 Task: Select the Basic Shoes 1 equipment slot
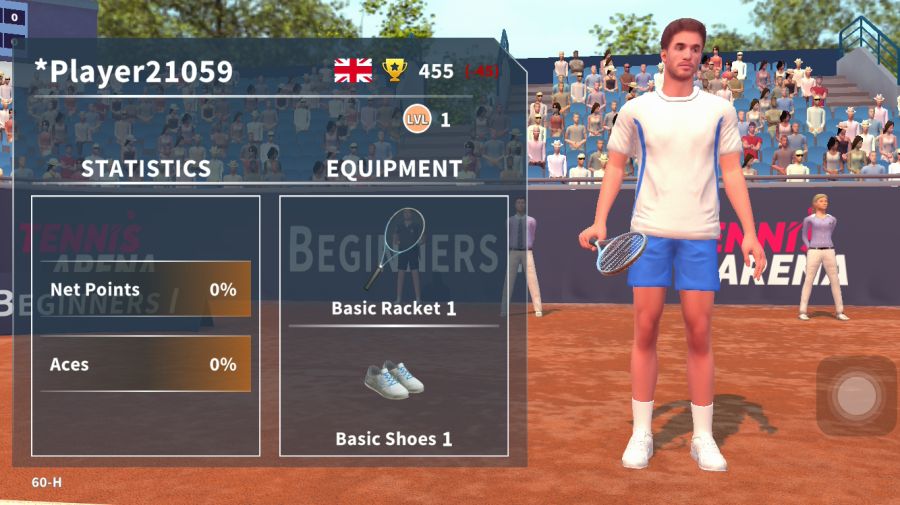393,395
